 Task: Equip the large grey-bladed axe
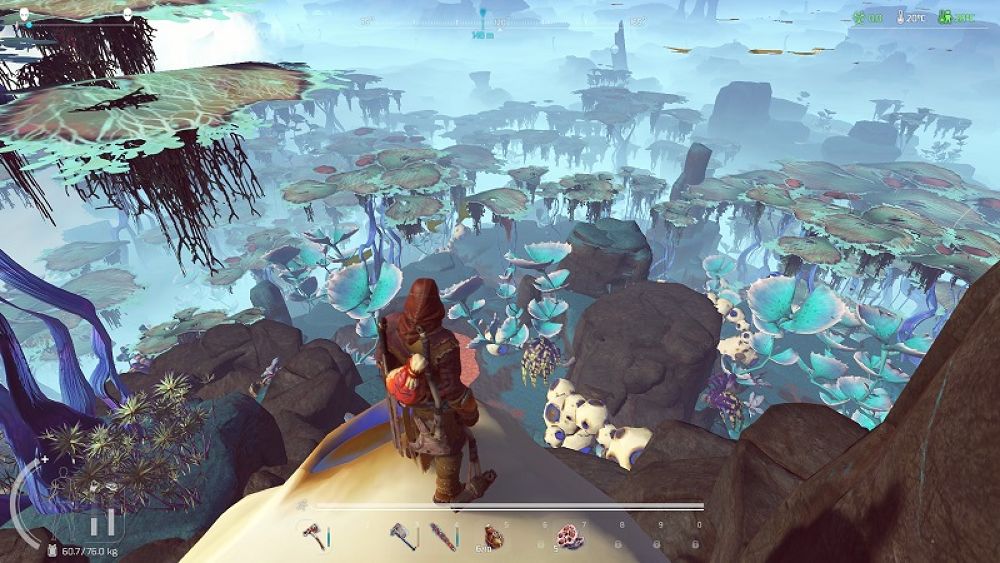tap(402, 536)
